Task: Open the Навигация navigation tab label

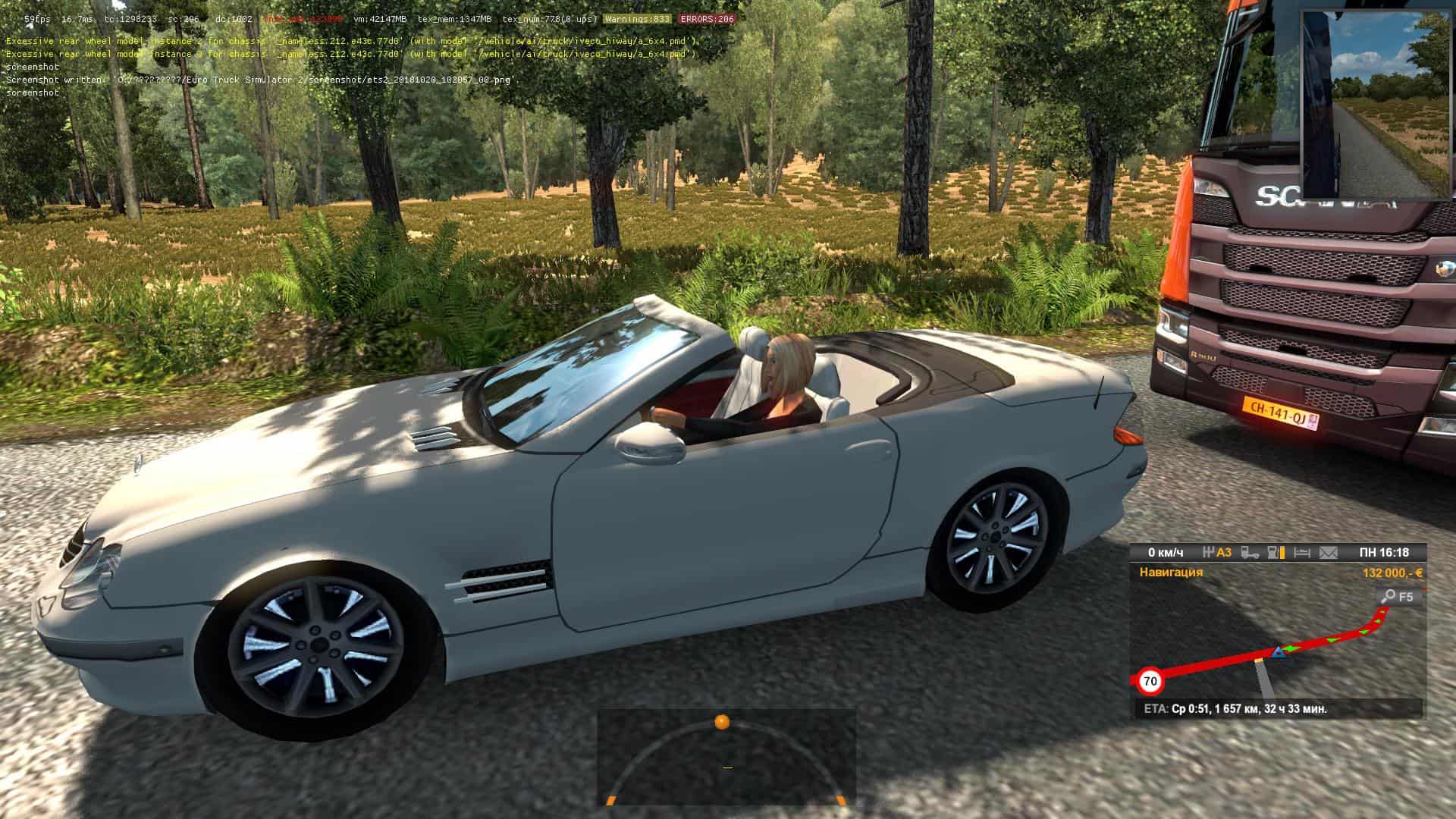Action: coord(1171,573)
